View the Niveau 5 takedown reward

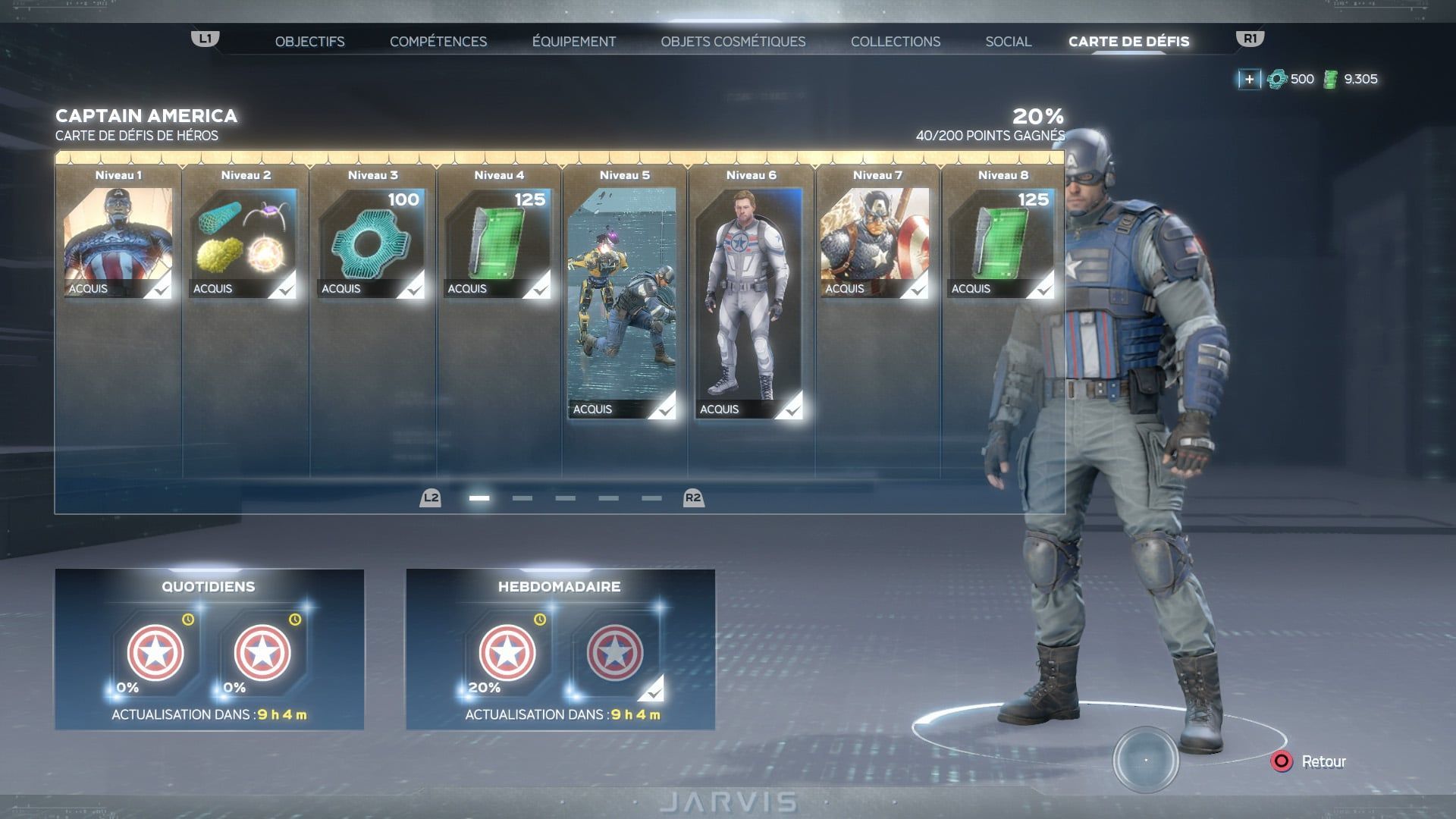623,303
